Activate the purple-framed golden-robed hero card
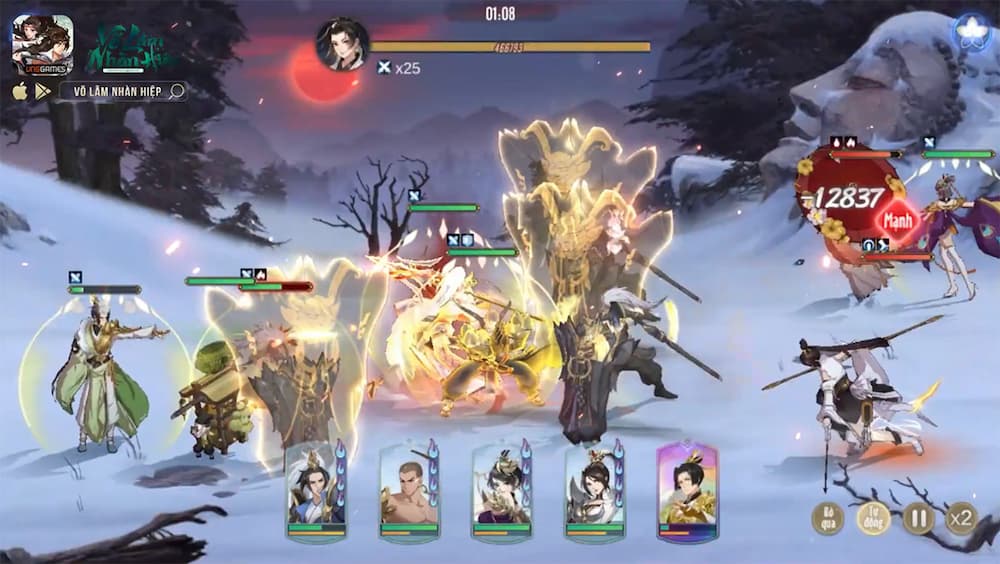This screenshot has width=1000, height=564. pos(687,491)
